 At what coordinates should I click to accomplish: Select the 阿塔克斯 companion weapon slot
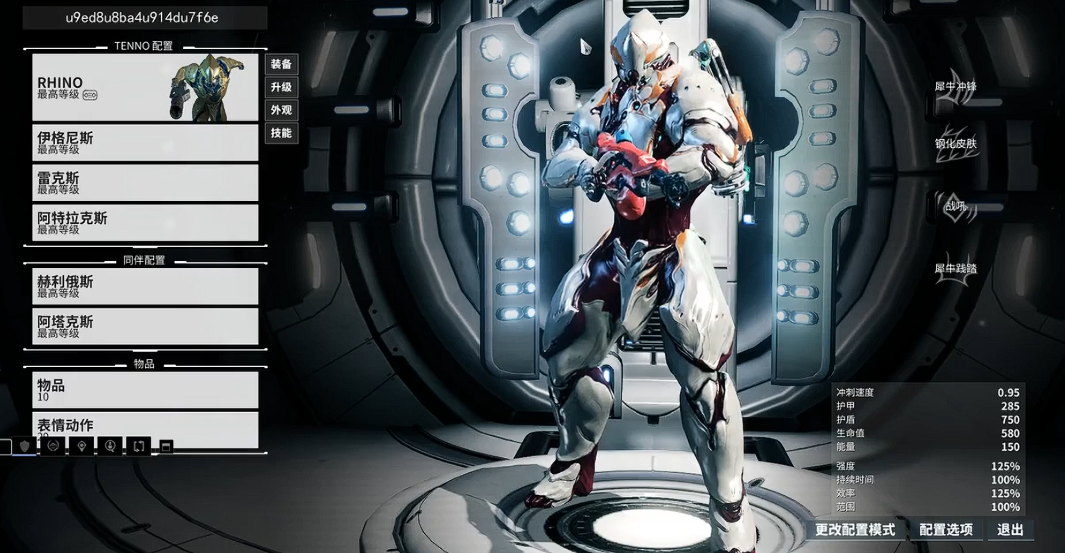[145, 327]
